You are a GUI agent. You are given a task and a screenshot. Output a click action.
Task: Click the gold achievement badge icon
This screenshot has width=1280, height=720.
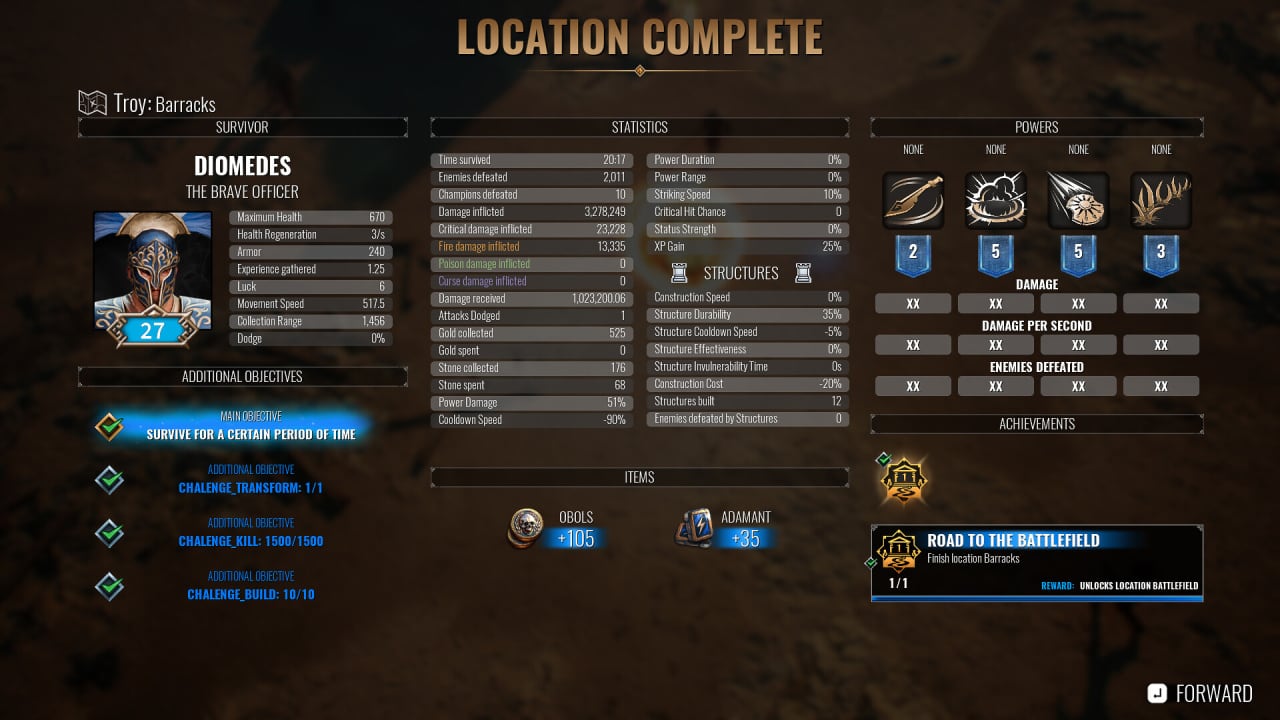(x=904, y=481)
